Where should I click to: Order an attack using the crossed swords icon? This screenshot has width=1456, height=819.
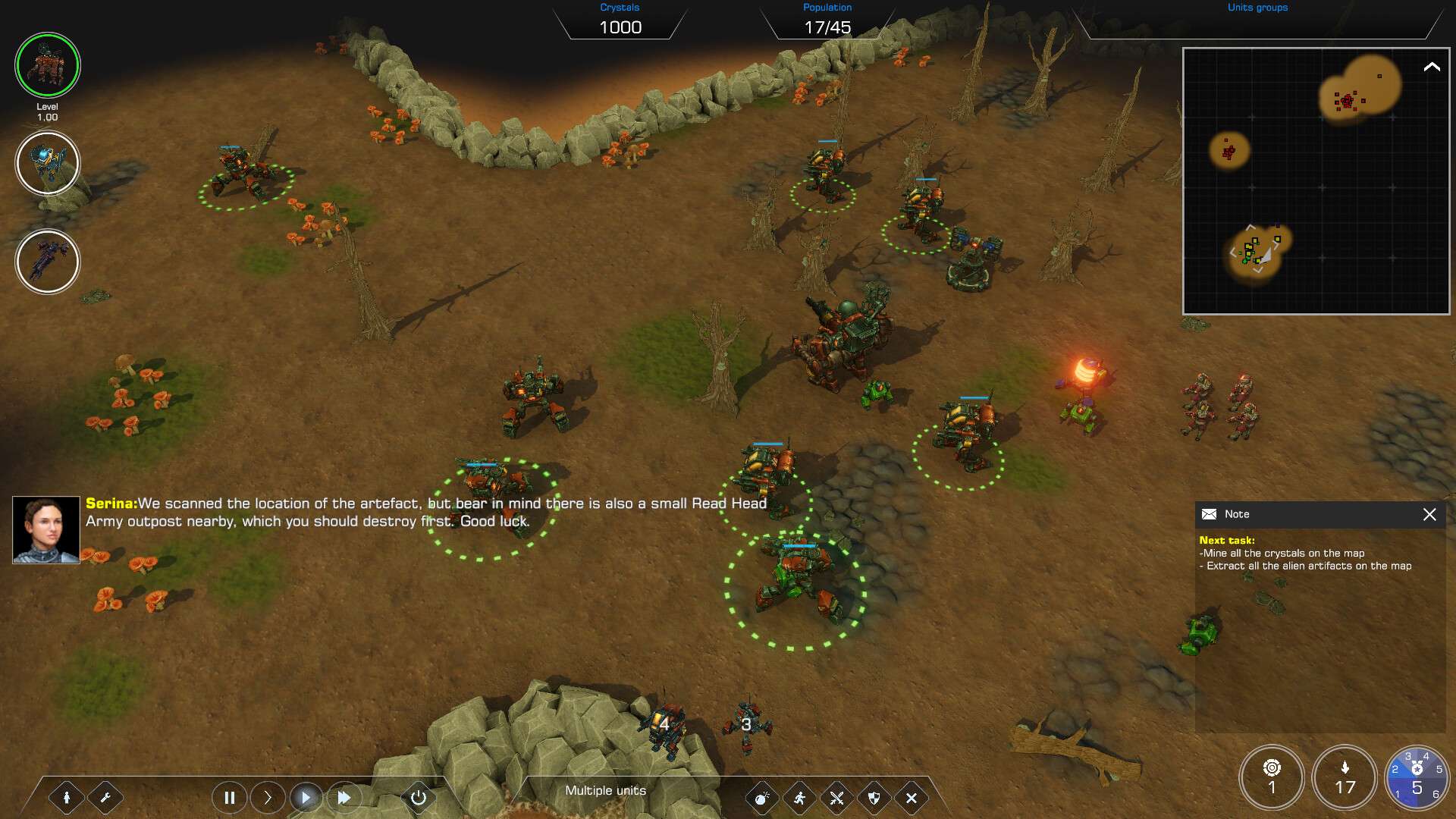[836, 798]
